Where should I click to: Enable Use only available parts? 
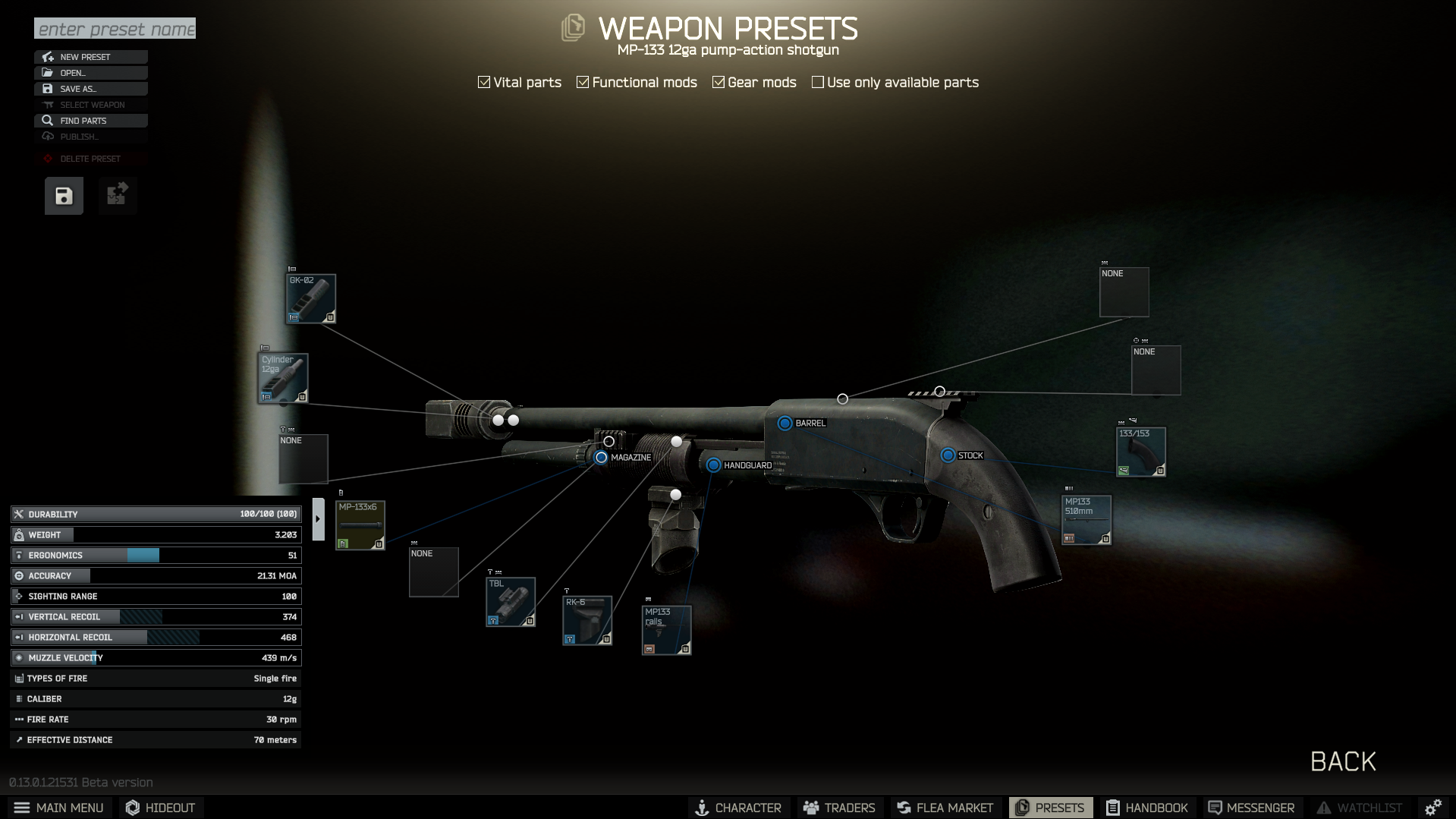[x=817, y=81]
